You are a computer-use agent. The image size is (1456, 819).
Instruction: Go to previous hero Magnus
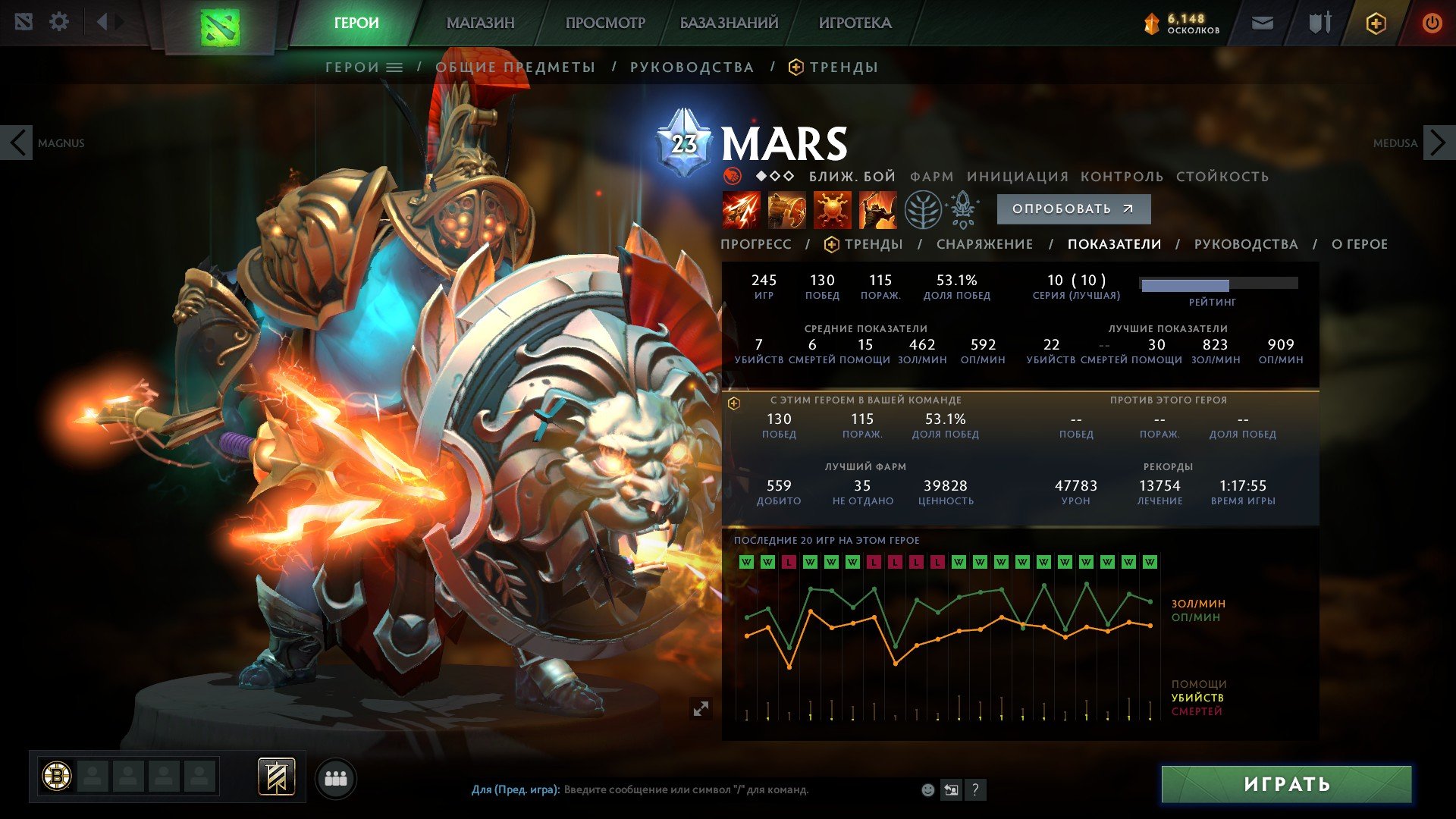[x=17, y=143]
